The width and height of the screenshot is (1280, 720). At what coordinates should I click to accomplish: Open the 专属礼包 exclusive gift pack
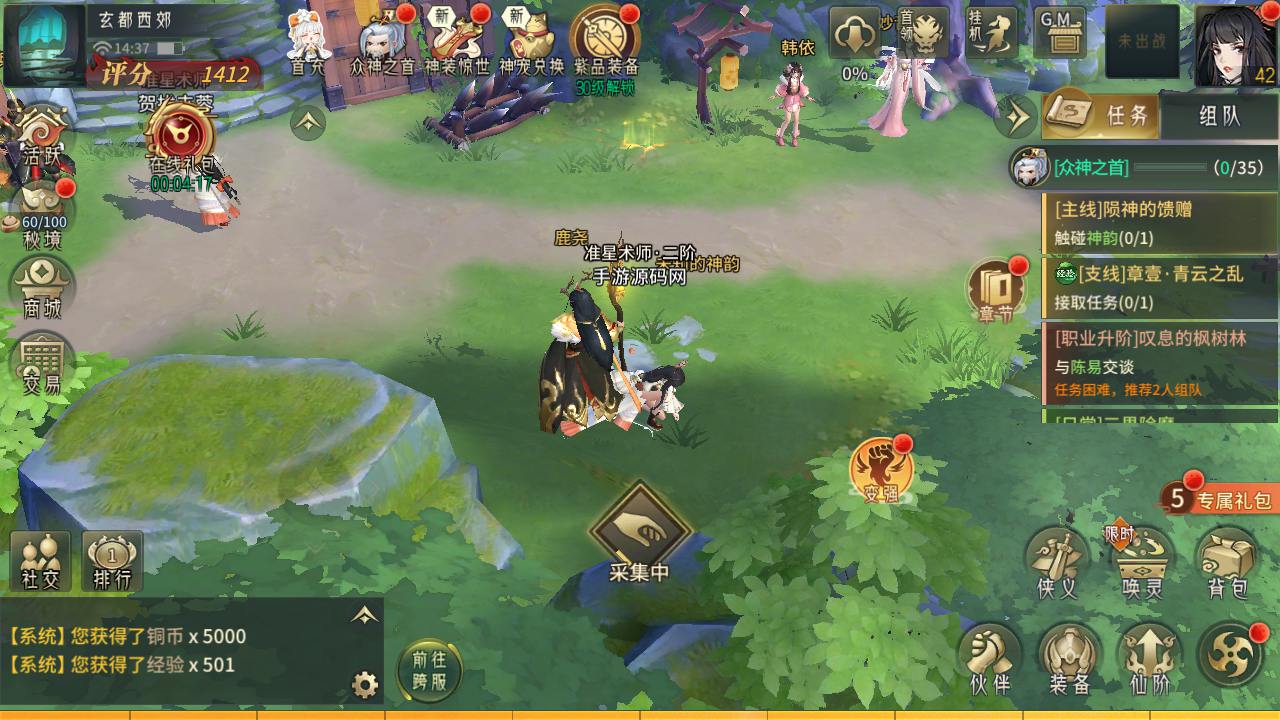point(1220,499)
